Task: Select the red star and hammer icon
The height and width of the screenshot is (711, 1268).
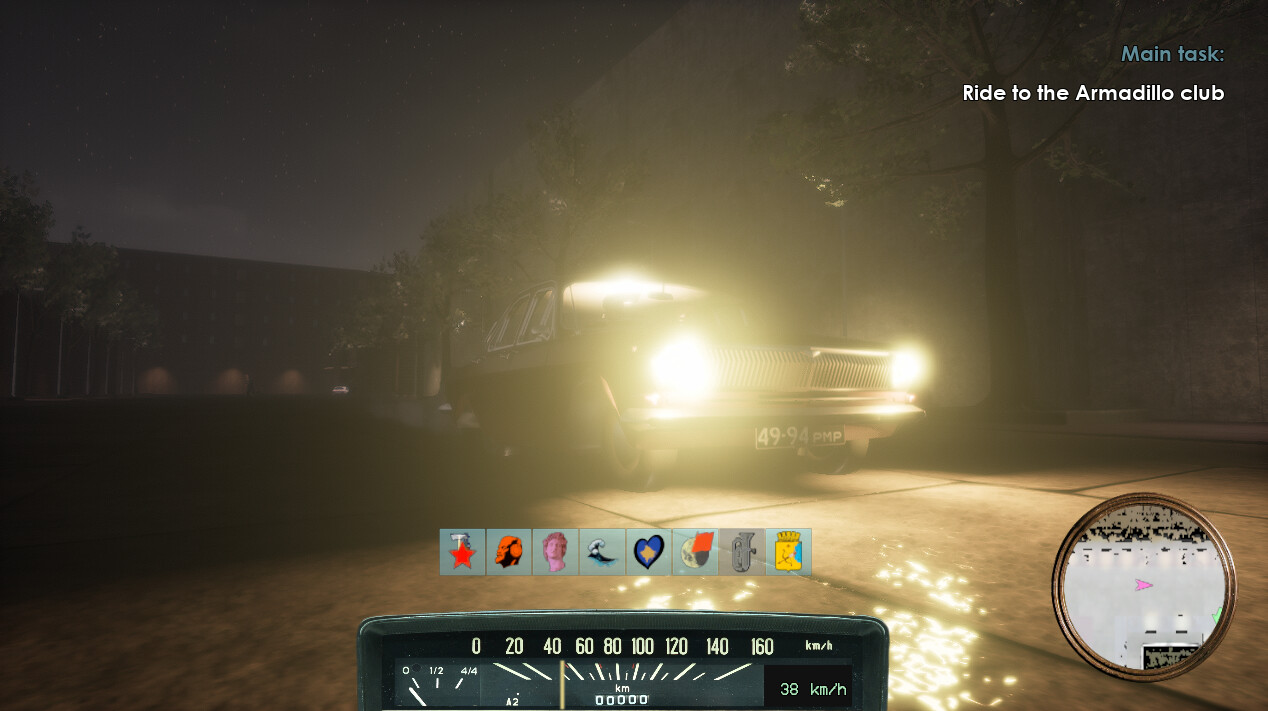Action: point(462,552)
